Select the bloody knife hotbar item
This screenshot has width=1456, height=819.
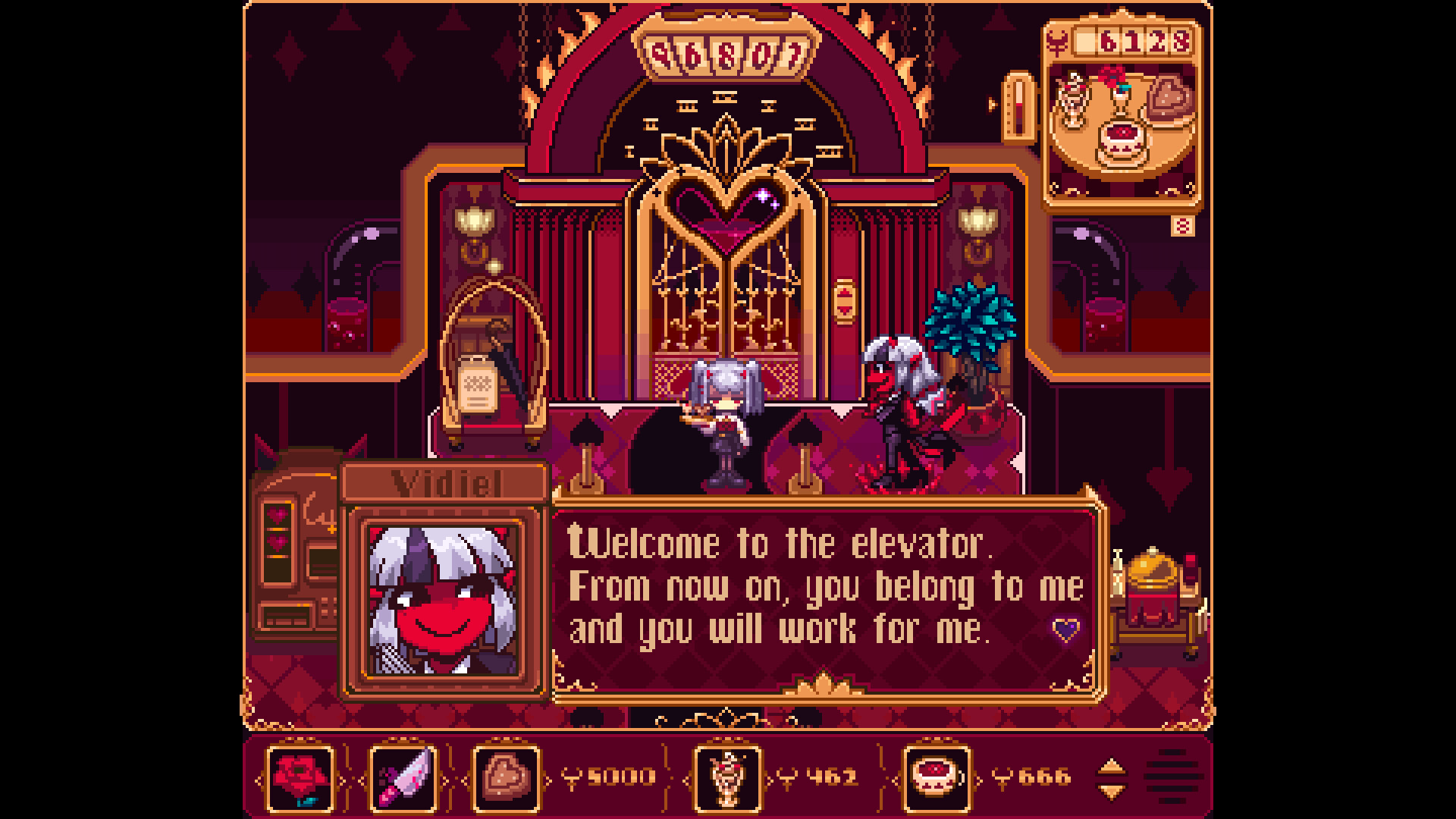point(402,777)
